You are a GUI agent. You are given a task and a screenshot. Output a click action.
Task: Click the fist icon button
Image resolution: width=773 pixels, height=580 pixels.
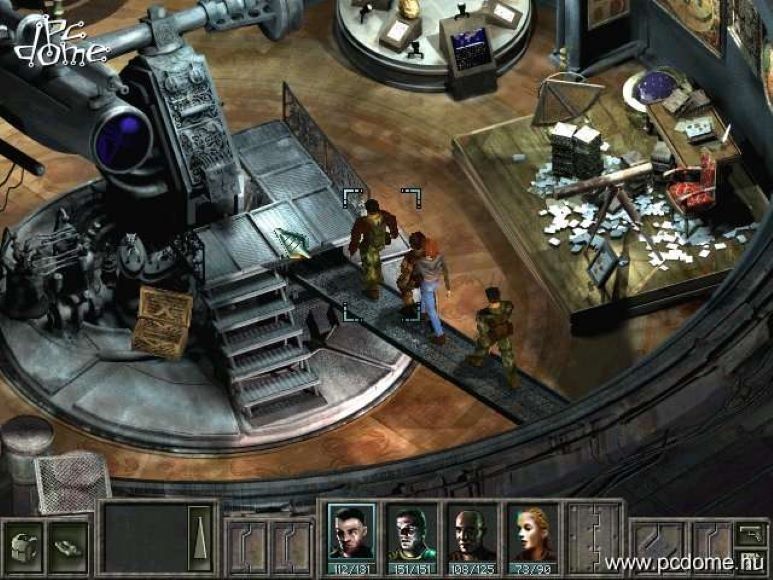[x=21, y=545]
